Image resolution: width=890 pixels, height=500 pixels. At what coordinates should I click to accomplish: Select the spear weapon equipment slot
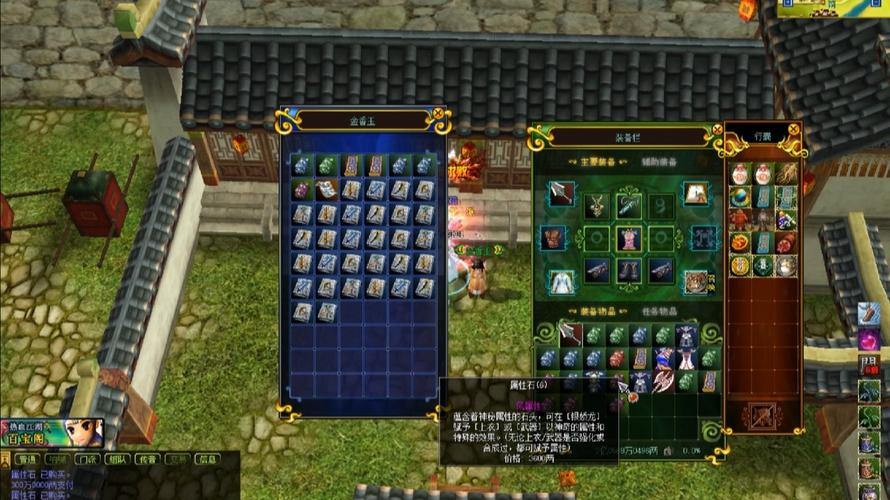(x=560, y=193)
